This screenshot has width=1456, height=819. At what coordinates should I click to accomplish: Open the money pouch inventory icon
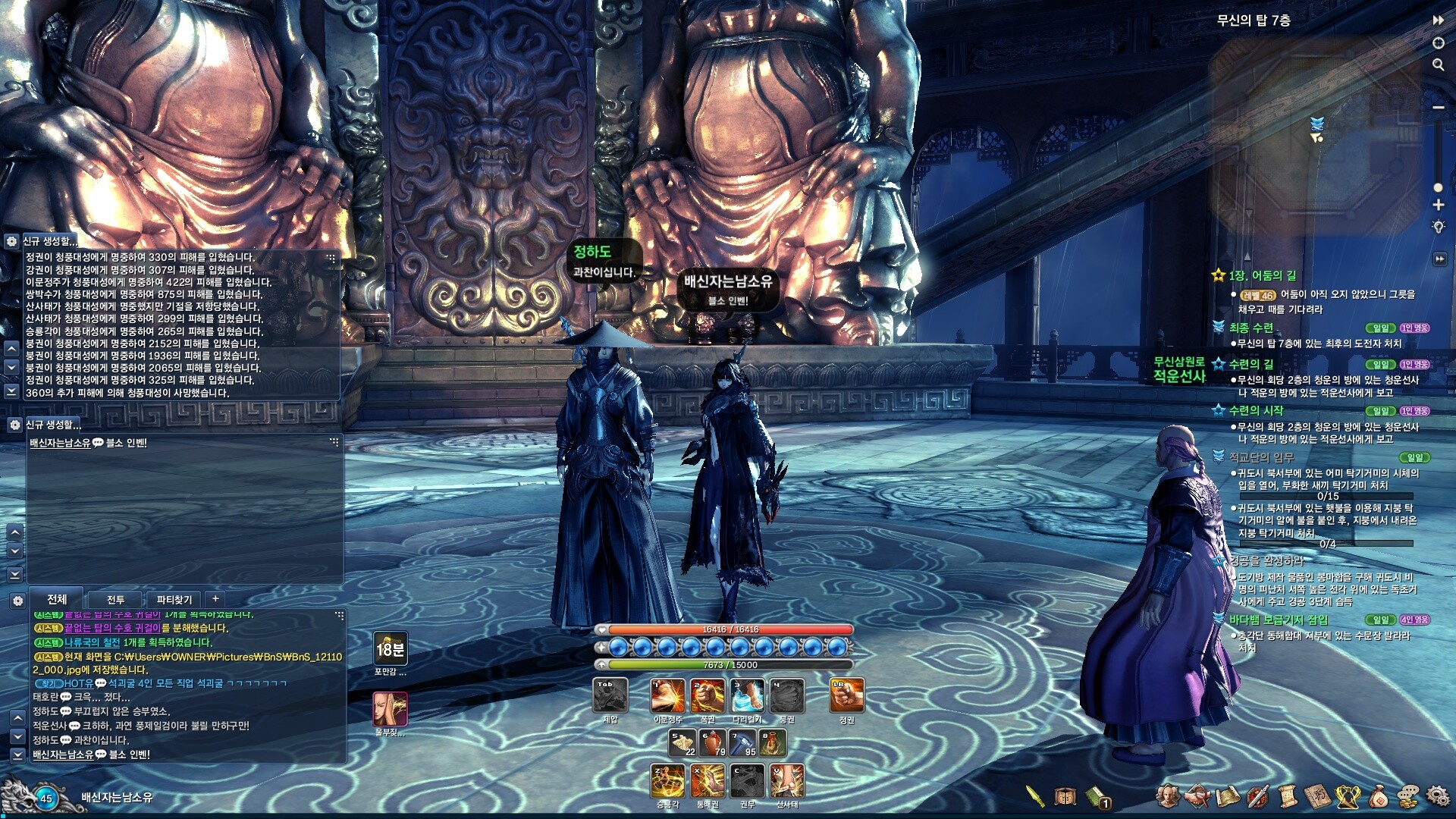[x=1378, y=796]
